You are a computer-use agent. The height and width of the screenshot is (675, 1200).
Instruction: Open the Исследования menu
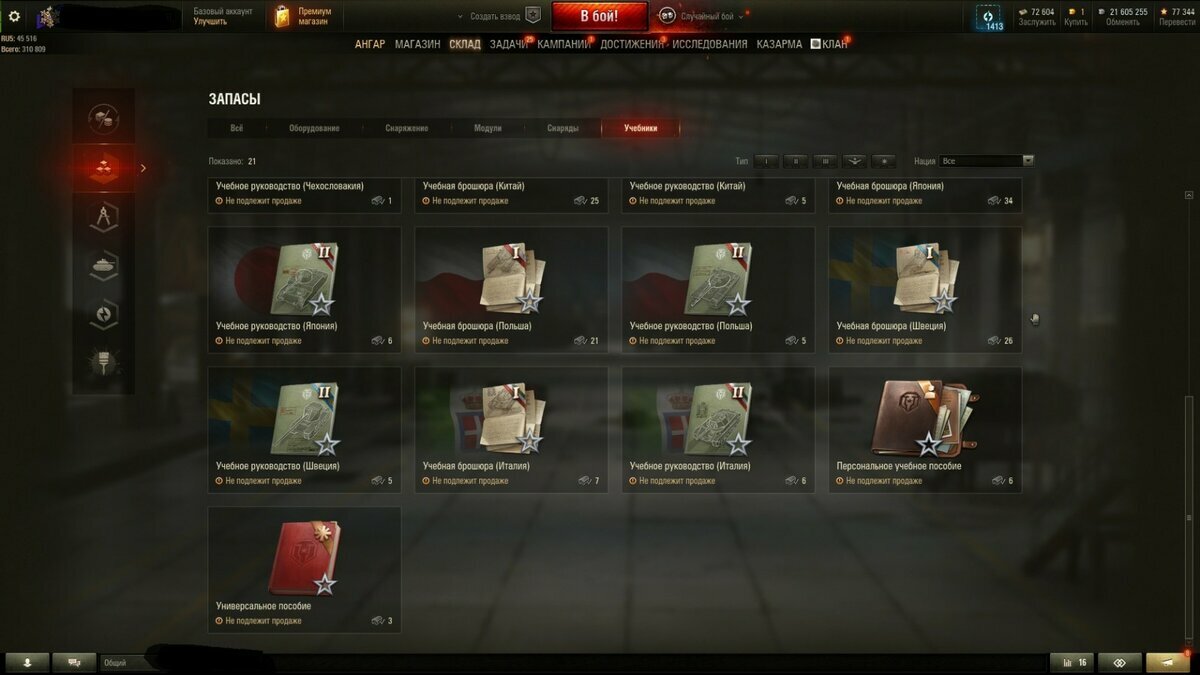[x=709, y=44]
